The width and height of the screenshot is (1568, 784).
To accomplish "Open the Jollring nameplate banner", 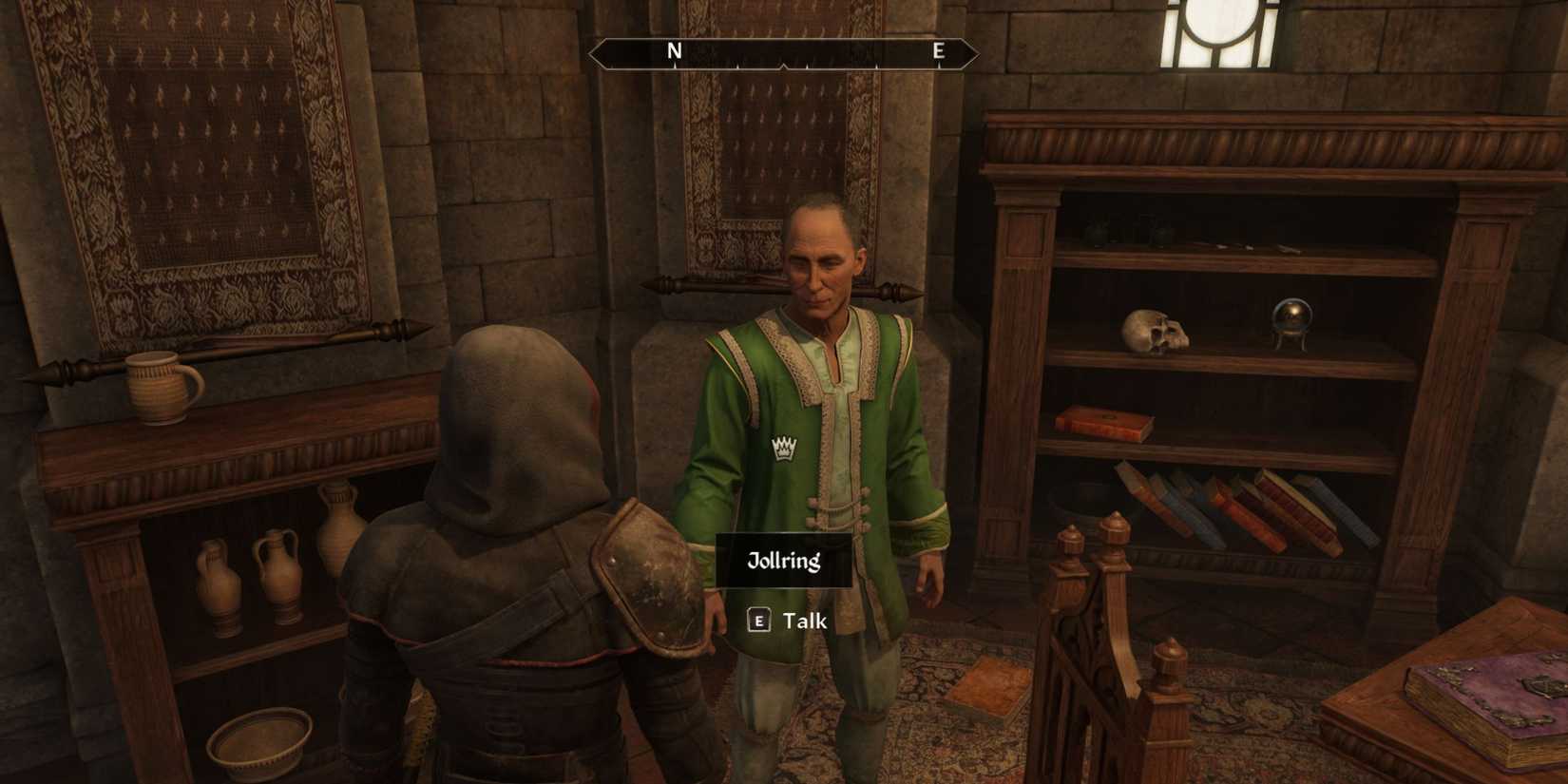I will [783, 560].
